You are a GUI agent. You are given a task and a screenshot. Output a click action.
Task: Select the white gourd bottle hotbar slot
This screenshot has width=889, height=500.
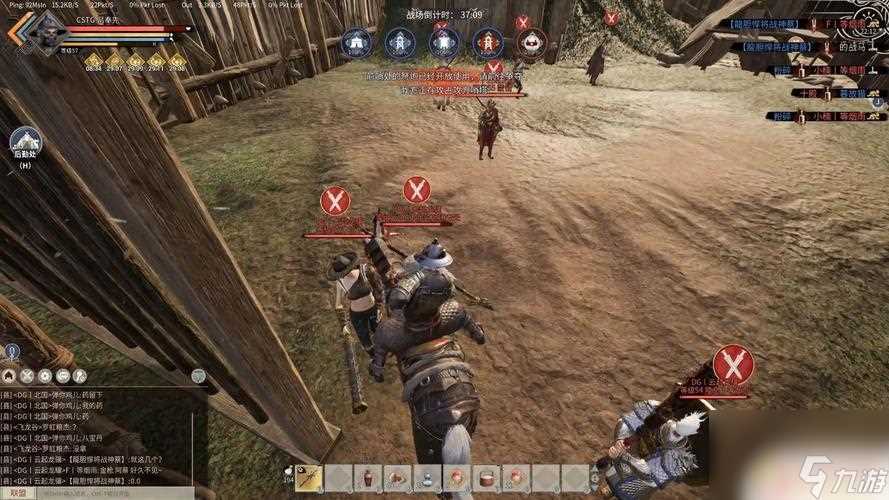pos(428,478)
